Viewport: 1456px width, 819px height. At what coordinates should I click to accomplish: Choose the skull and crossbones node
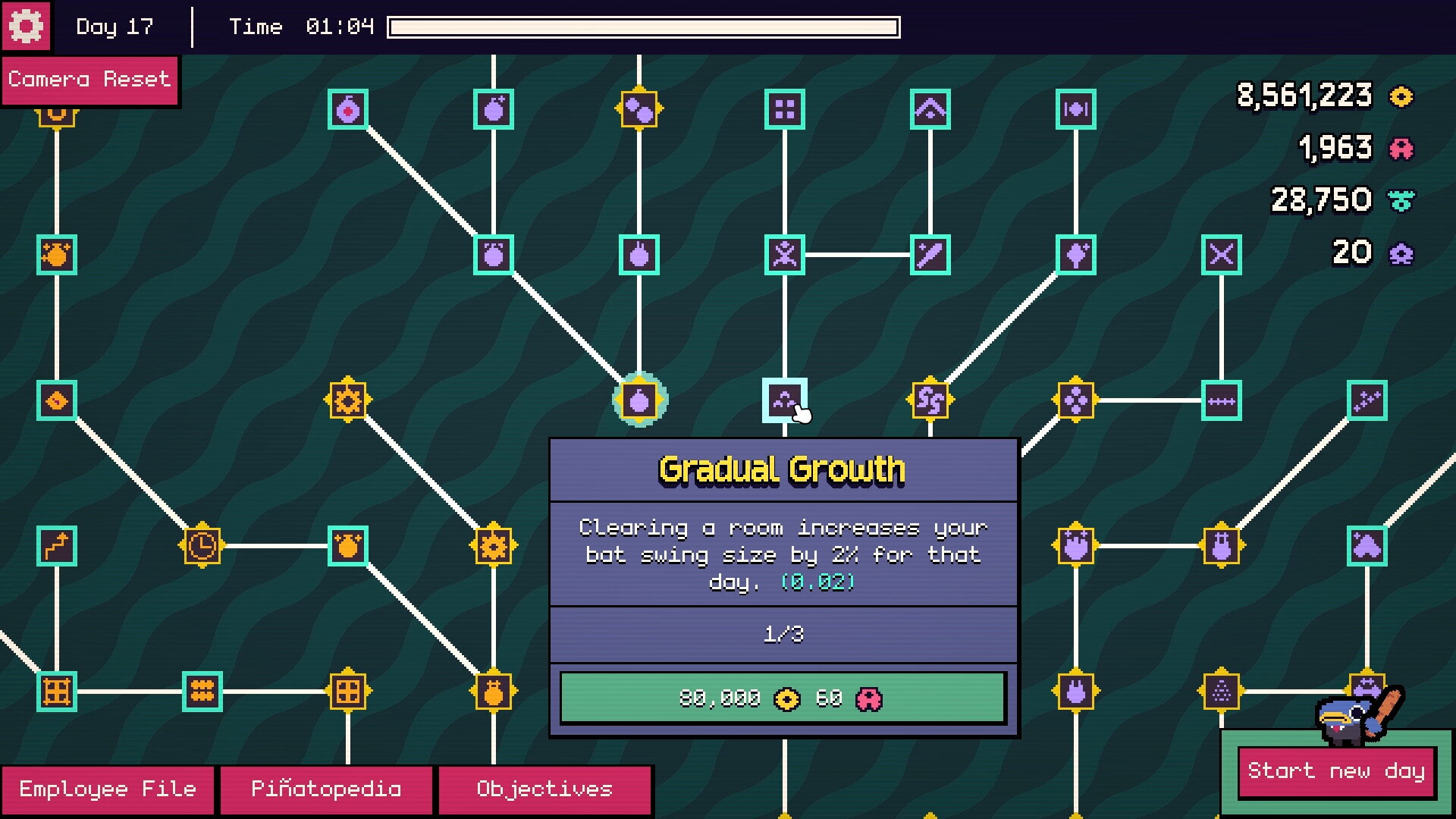tap(784, 254)
